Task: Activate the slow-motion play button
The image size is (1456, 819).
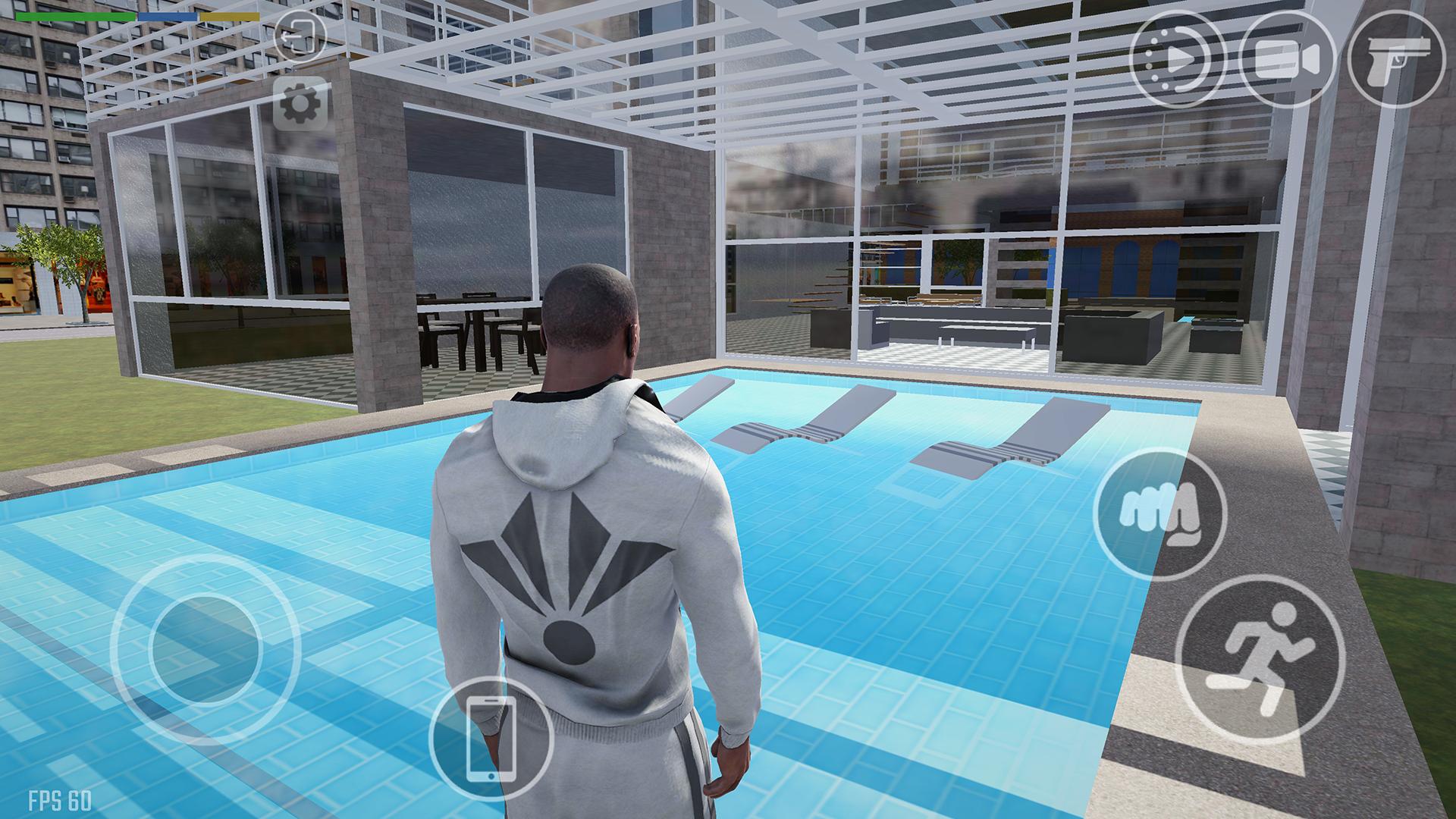Action: 1177,60
